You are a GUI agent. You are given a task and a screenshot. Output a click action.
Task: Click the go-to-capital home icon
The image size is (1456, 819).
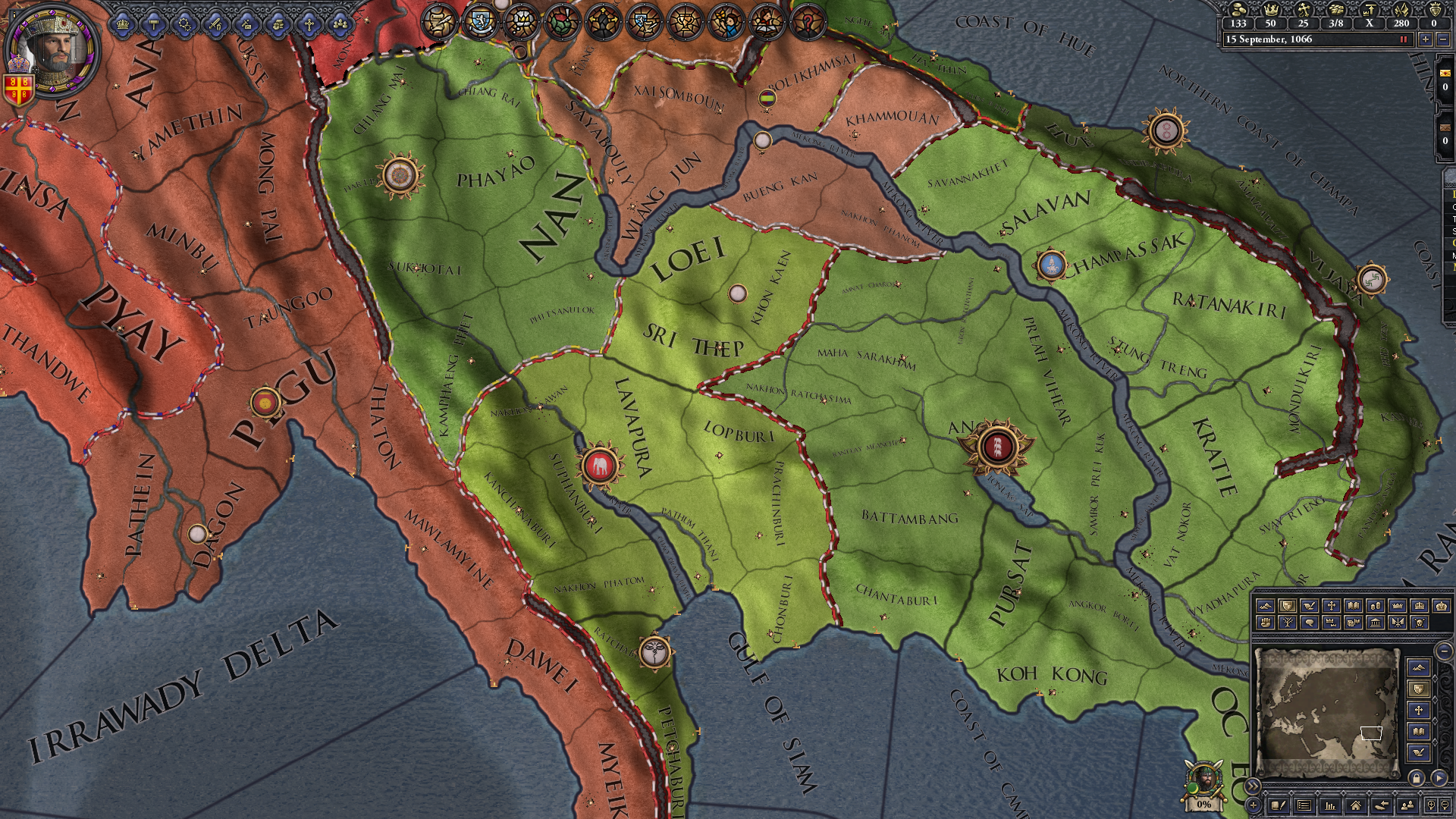coord(1355,805)
